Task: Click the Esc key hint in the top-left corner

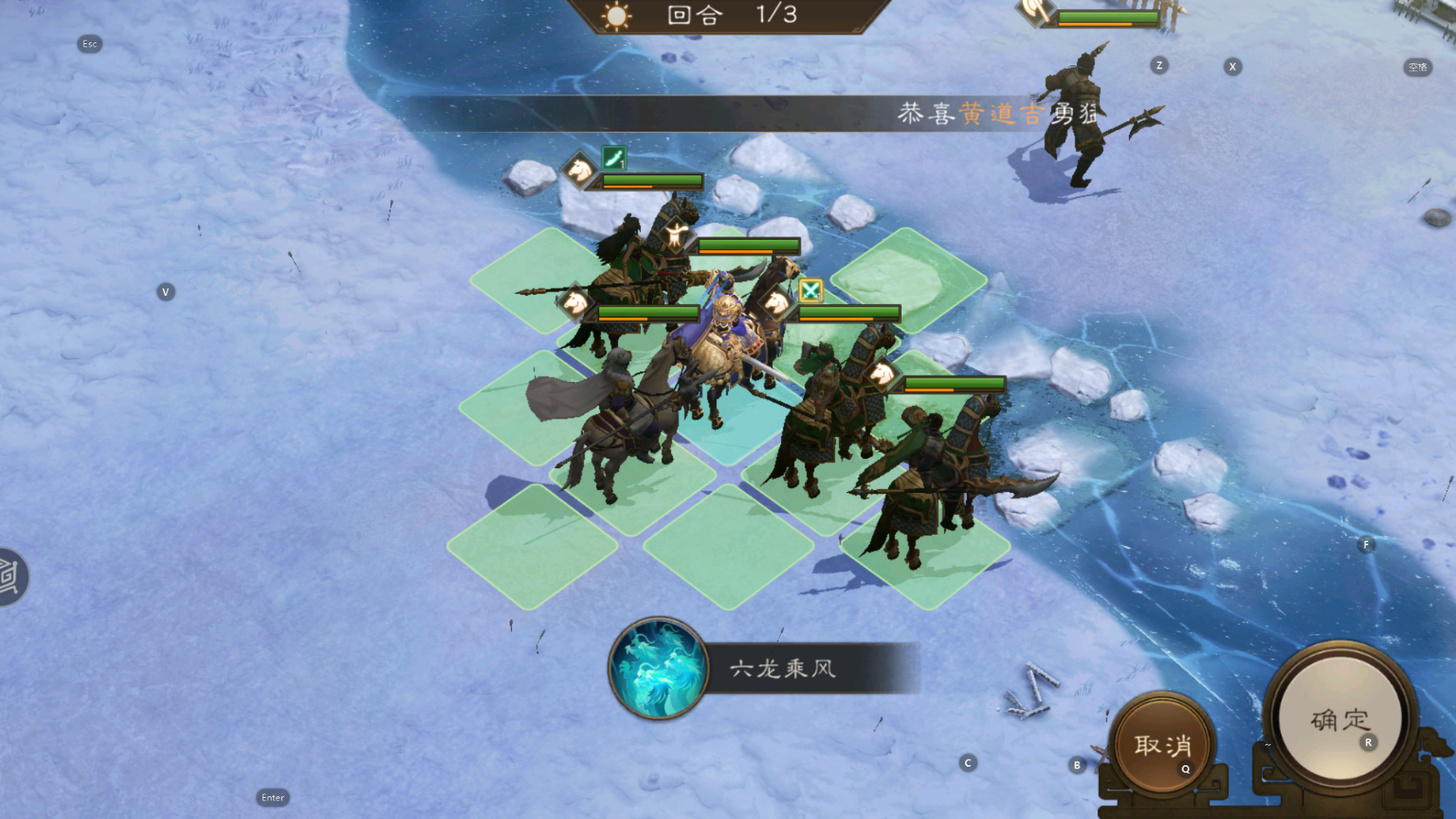Action: (90, 44)
